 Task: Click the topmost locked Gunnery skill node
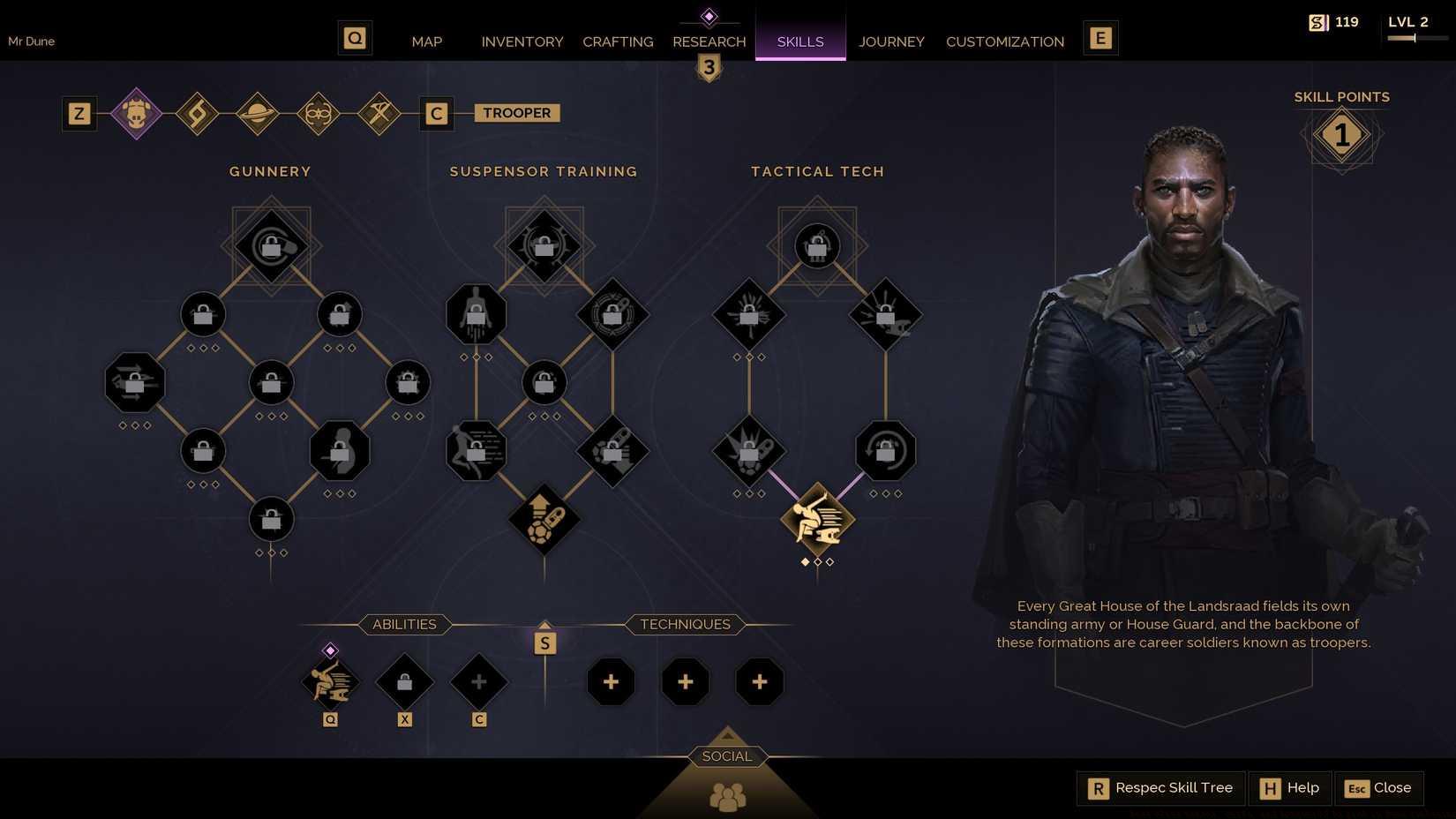point(270,247)
